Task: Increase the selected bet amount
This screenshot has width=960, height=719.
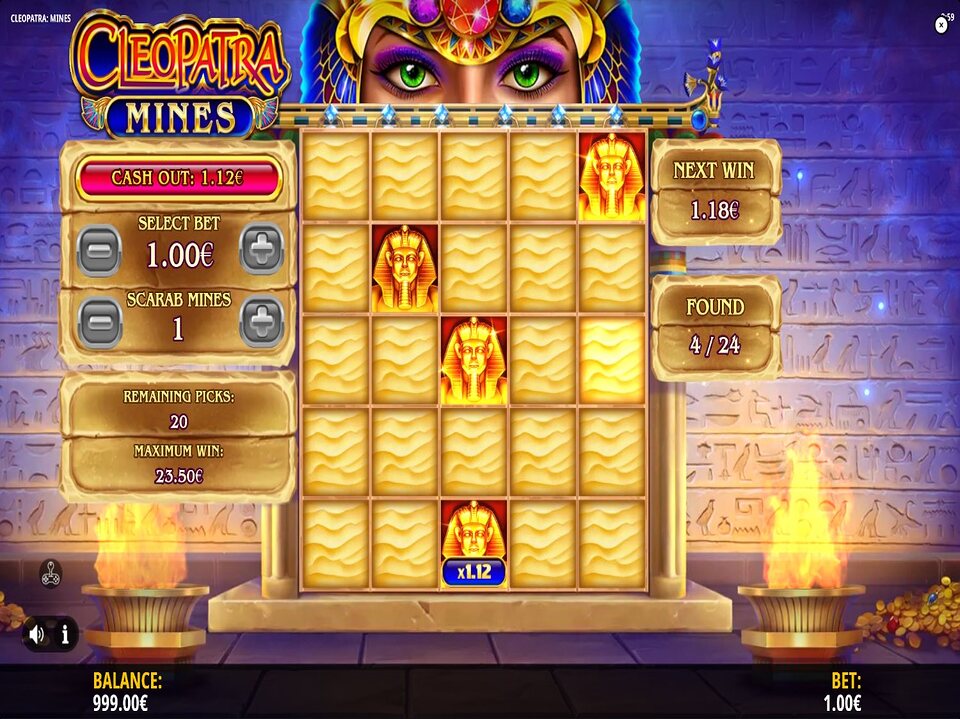Action: coord(261,249)
